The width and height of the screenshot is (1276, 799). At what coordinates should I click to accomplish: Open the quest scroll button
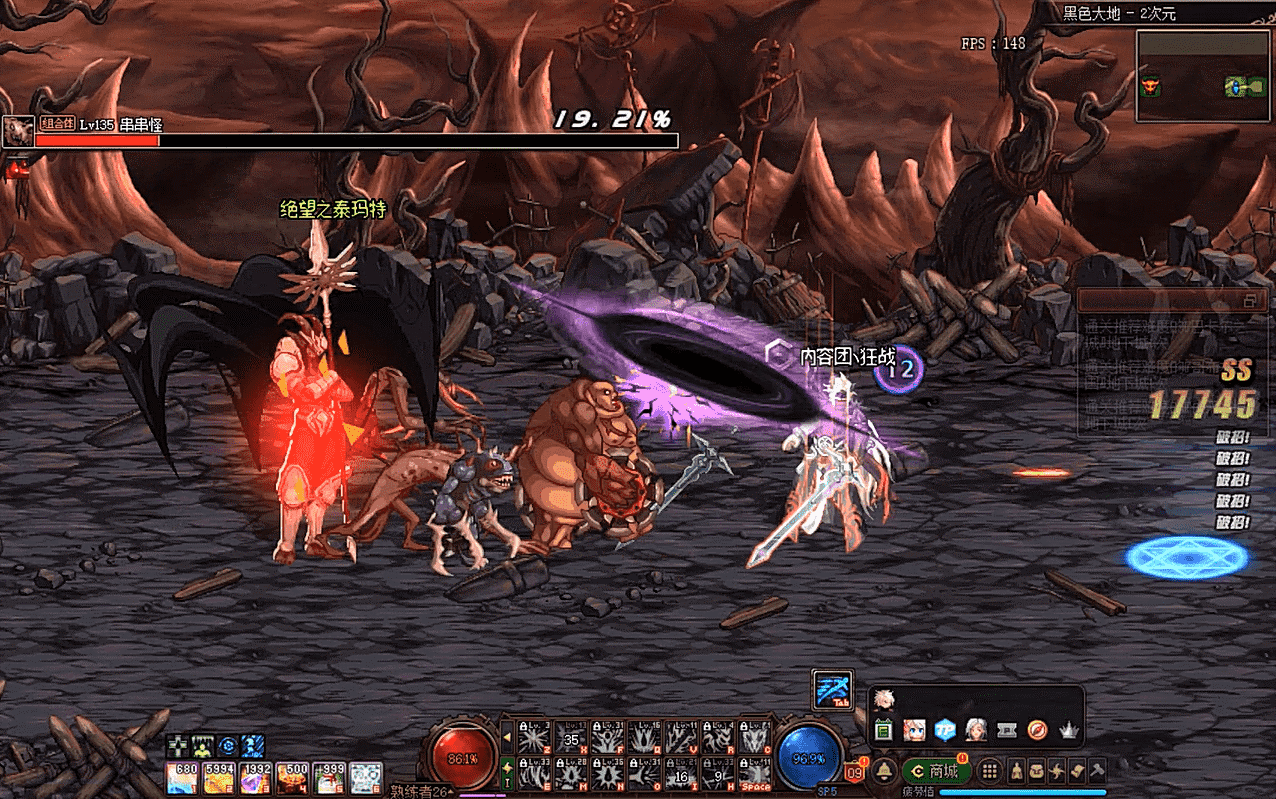pyautogui.click(x=1077, y=771)
